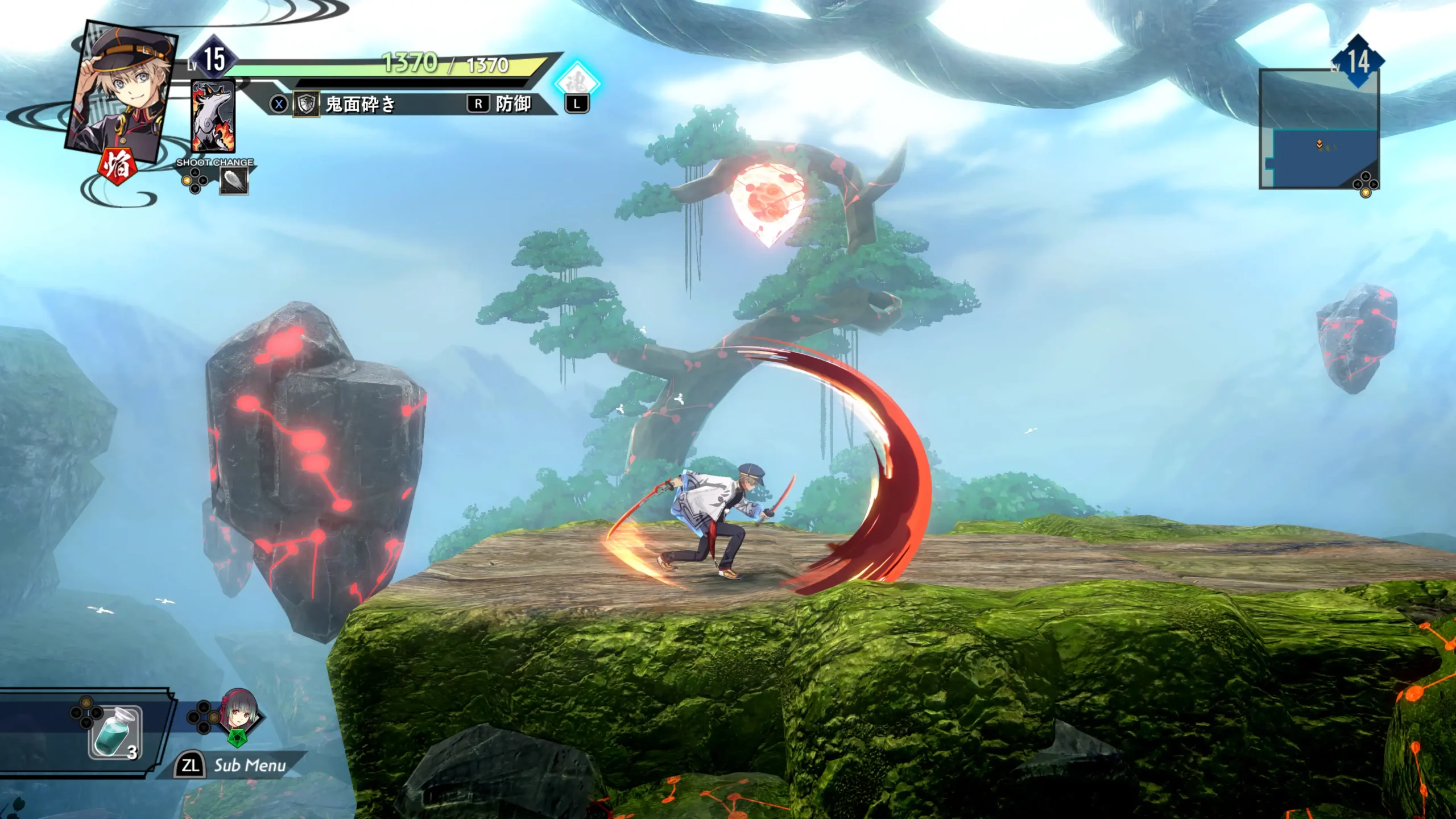Activate the 鬼面砕き skill icon

(x=307, y=105)
